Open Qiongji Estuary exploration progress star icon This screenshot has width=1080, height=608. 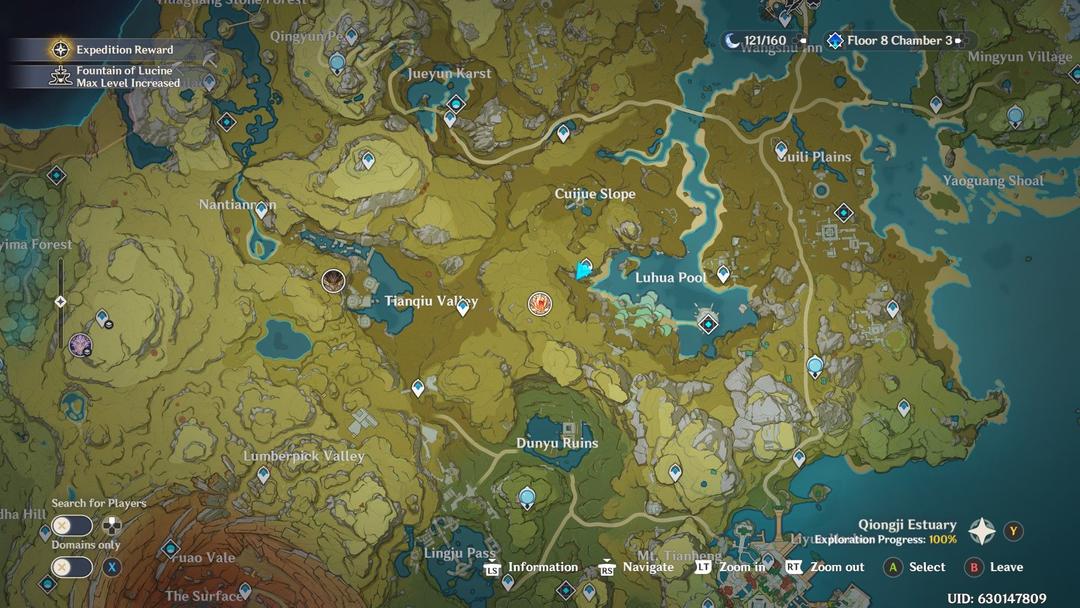(x=982, y=531)
